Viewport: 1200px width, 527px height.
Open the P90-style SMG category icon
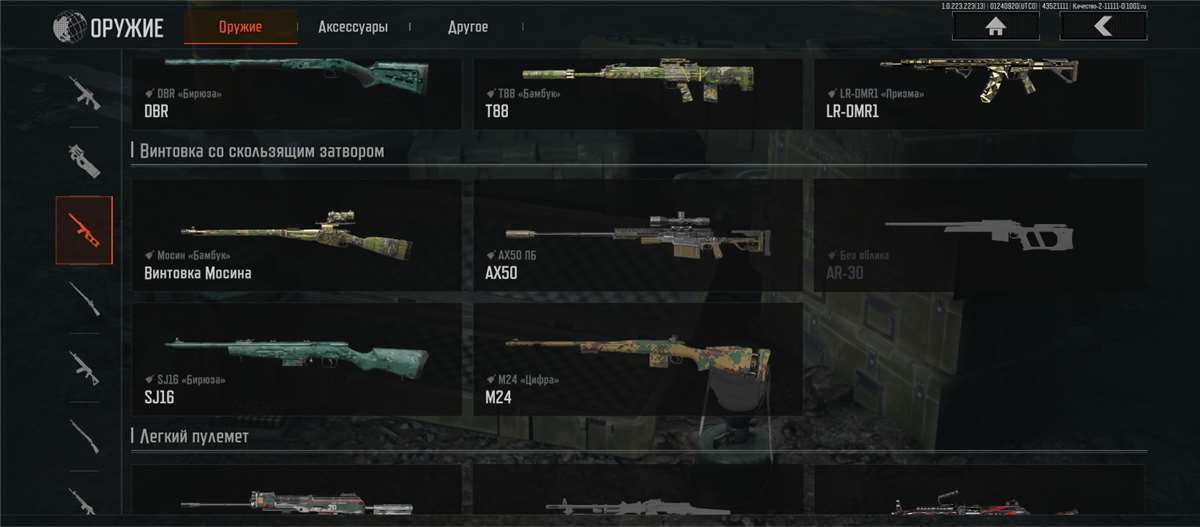pyautogui.click(x=84, y=160)
